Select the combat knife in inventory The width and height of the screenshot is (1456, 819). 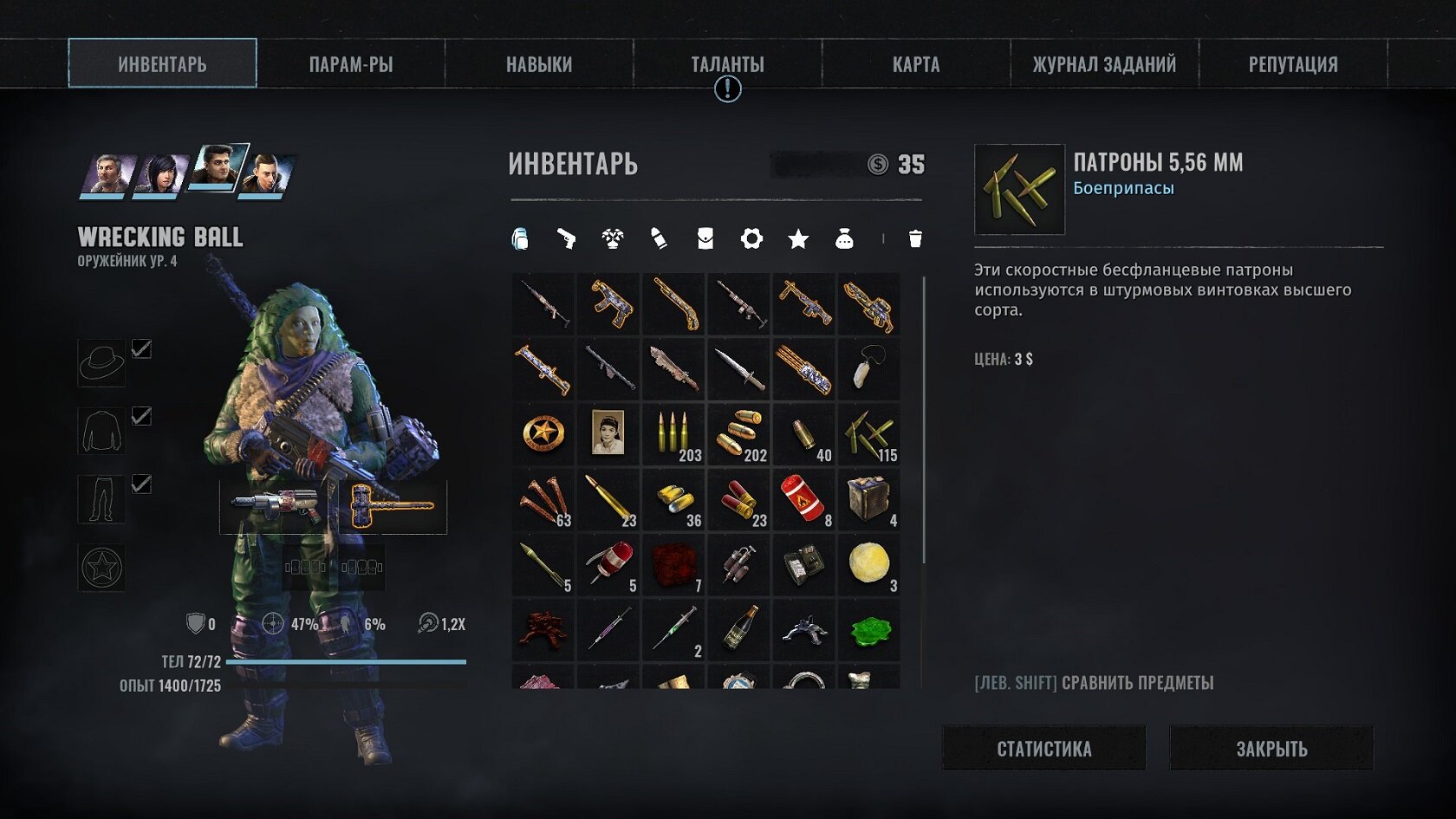point(738,369)
